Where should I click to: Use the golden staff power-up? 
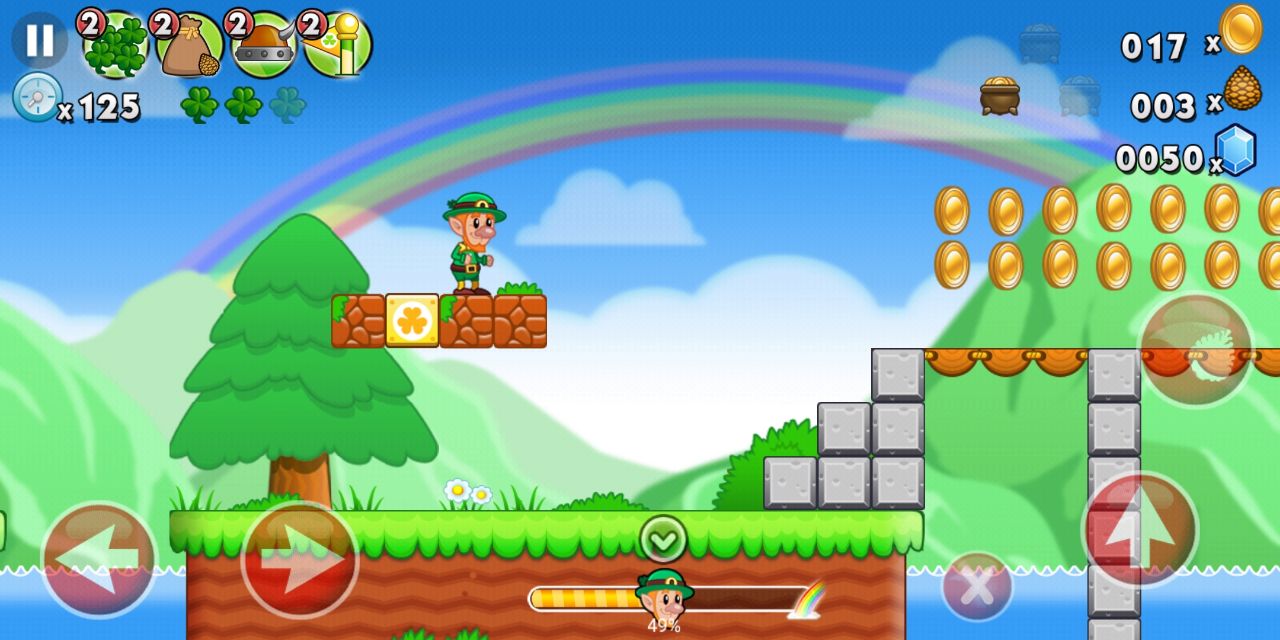click(x=338, y=45)
